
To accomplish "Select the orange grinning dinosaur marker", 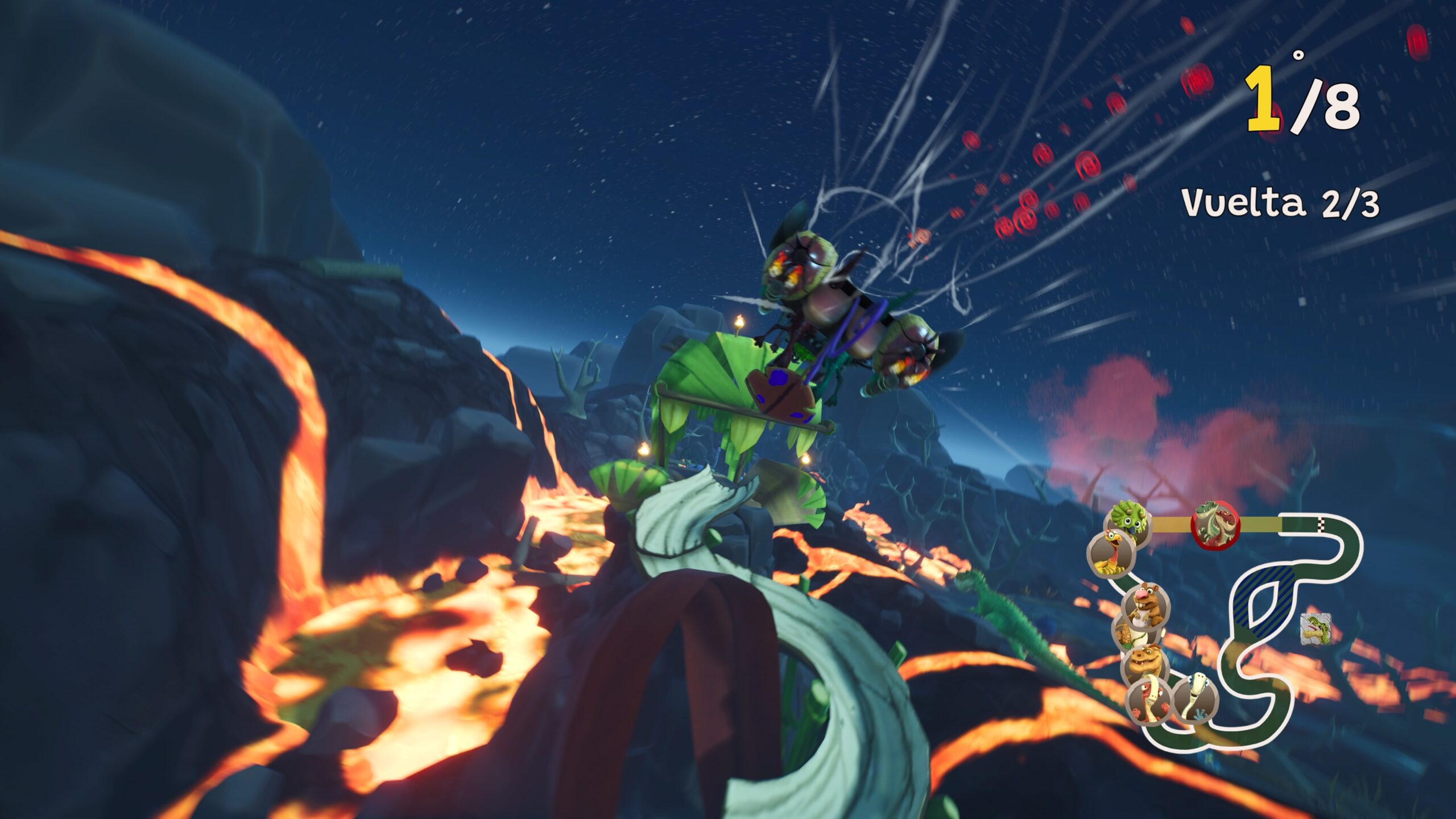I will (1144, 664).
